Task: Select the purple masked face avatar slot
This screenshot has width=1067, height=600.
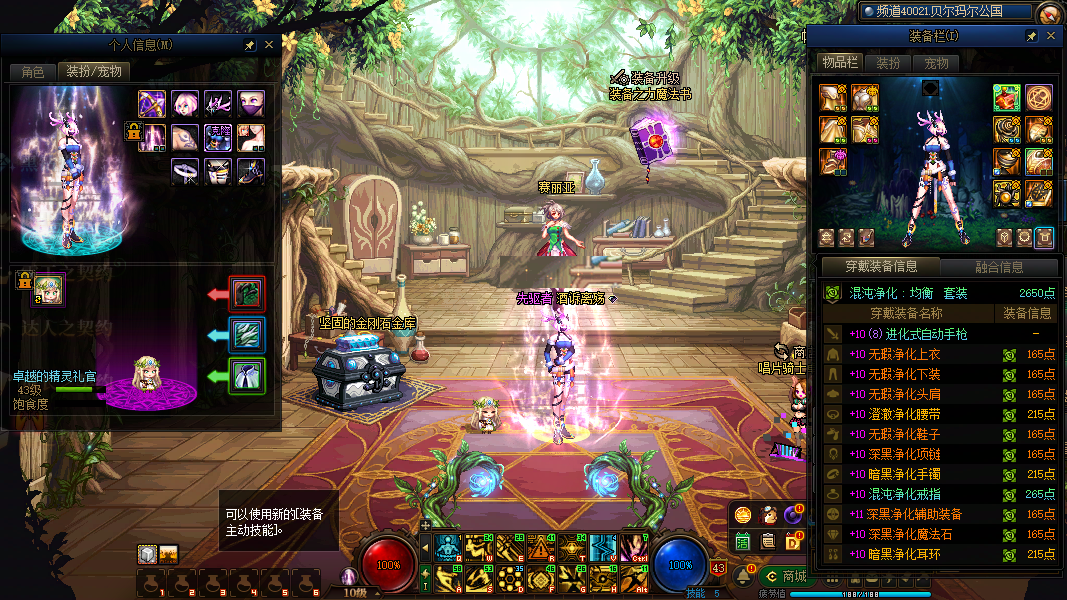Action: click(251, 103)
